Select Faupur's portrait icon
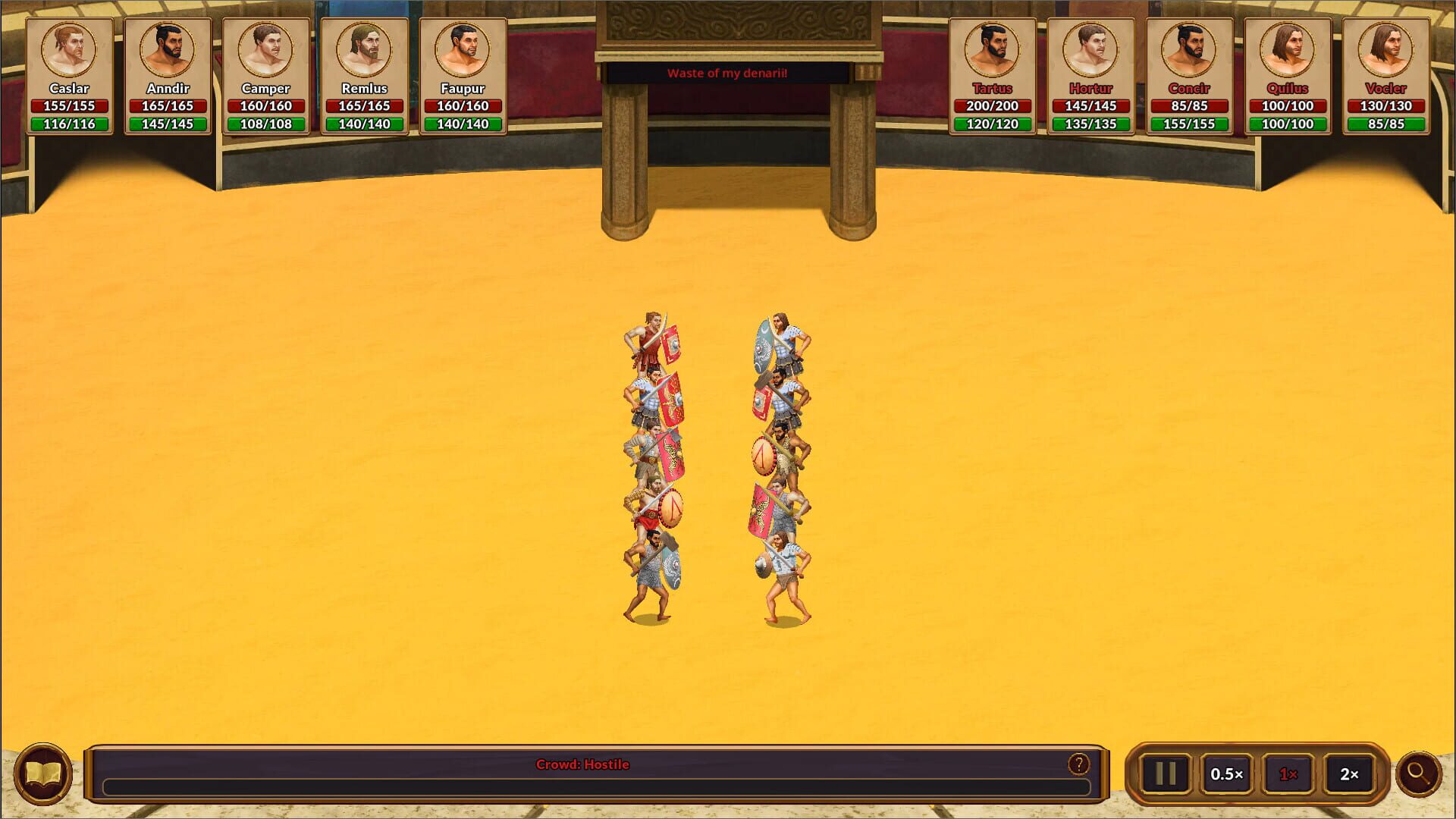1456x819 pixels. click(463, 48)
